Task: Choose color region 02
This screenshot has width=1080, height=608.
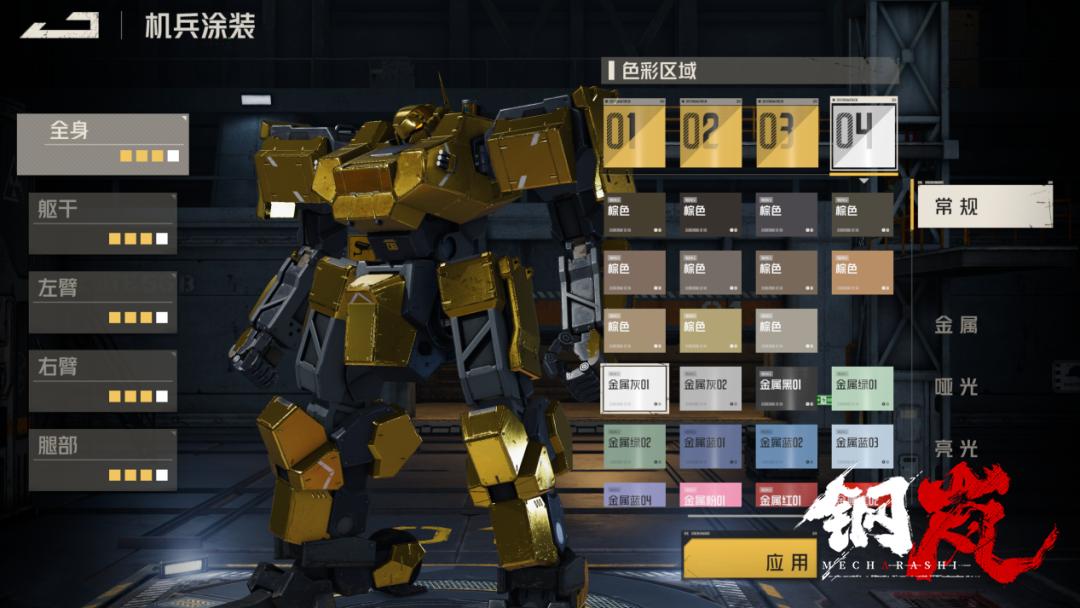Action: point(711,133)
